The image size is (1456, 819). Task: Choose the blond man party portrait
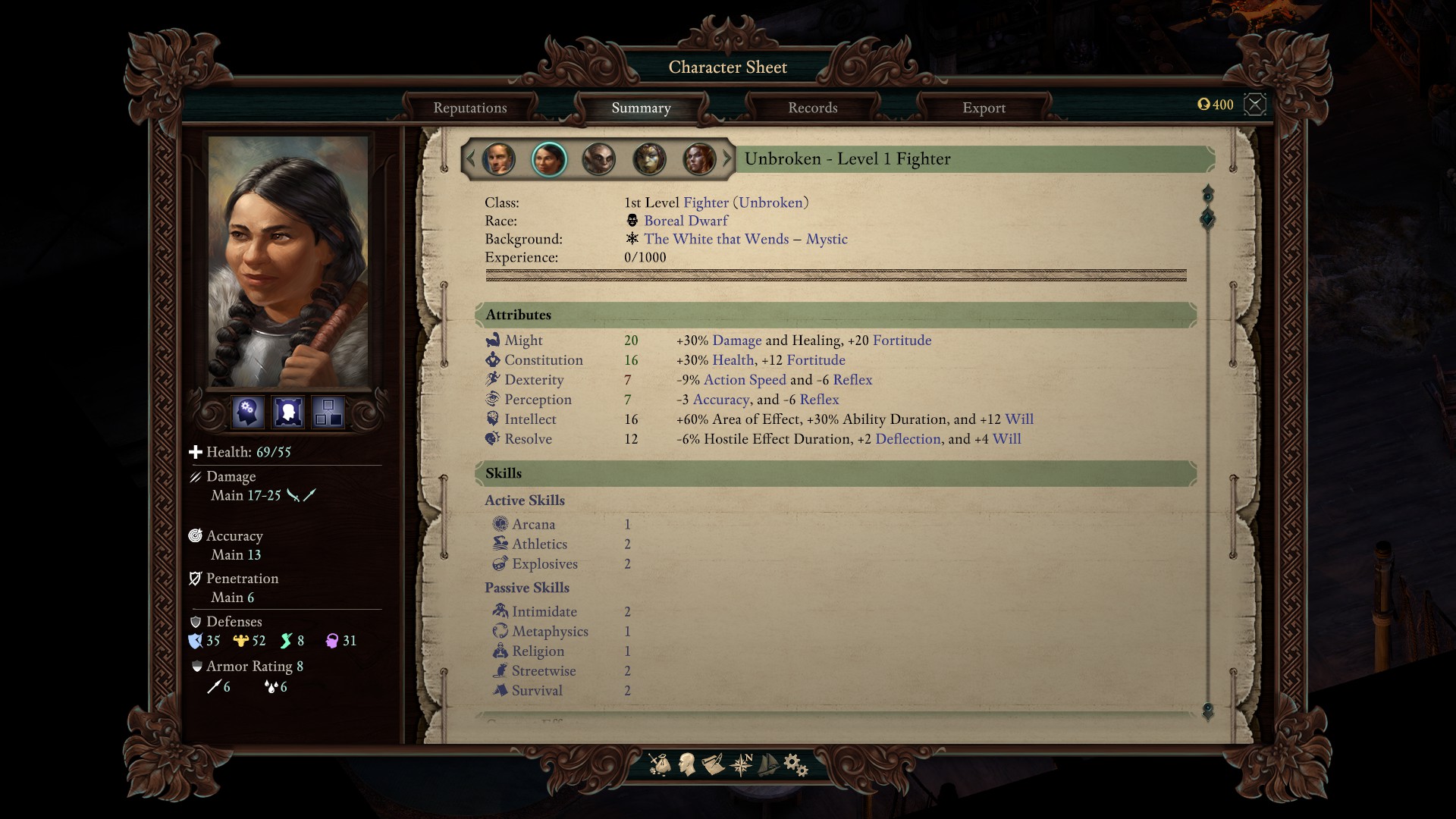point(498,159)
